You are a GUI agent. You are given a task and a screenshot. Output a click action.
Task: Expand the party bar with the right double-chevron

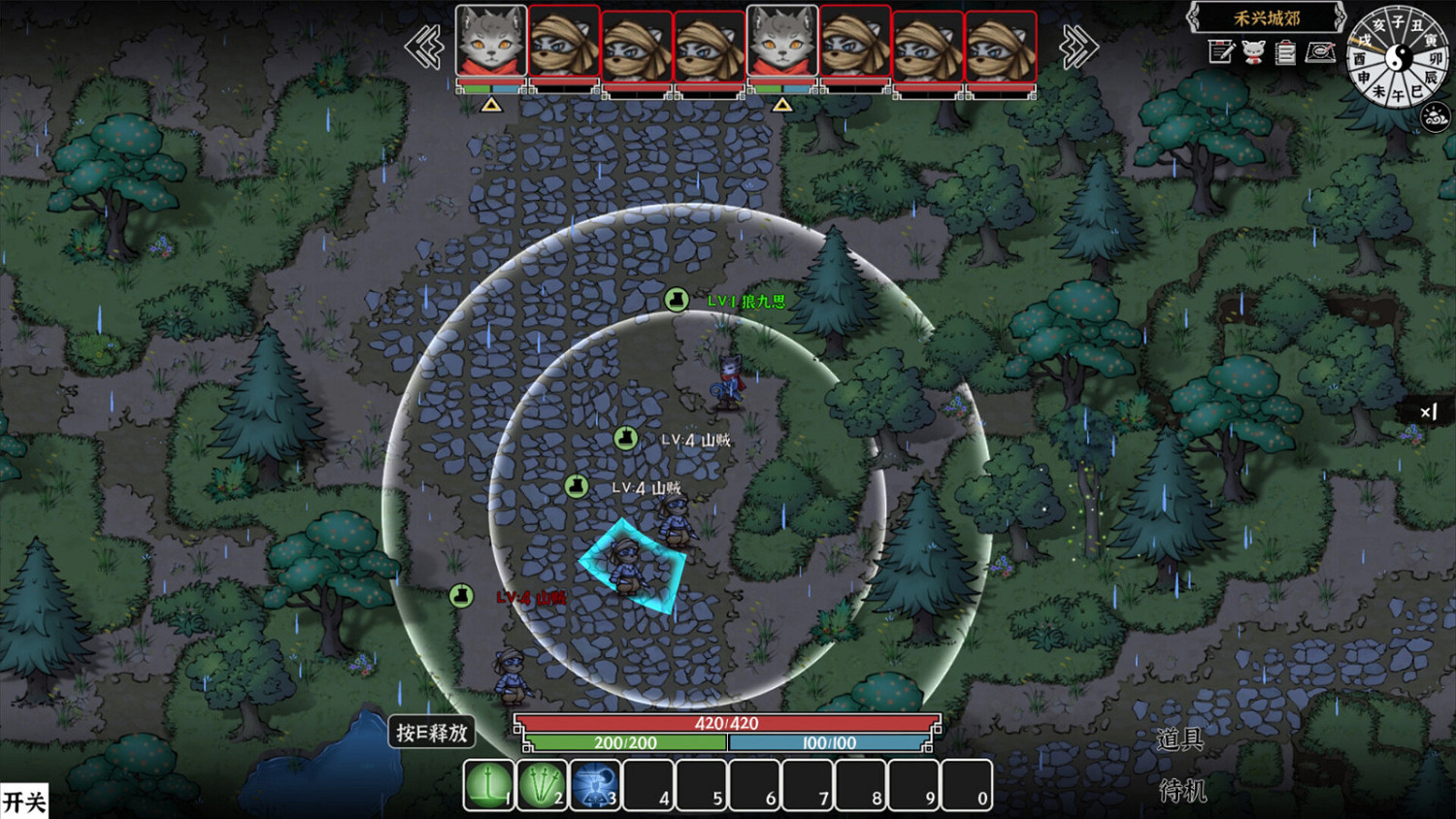(1077, 47)
